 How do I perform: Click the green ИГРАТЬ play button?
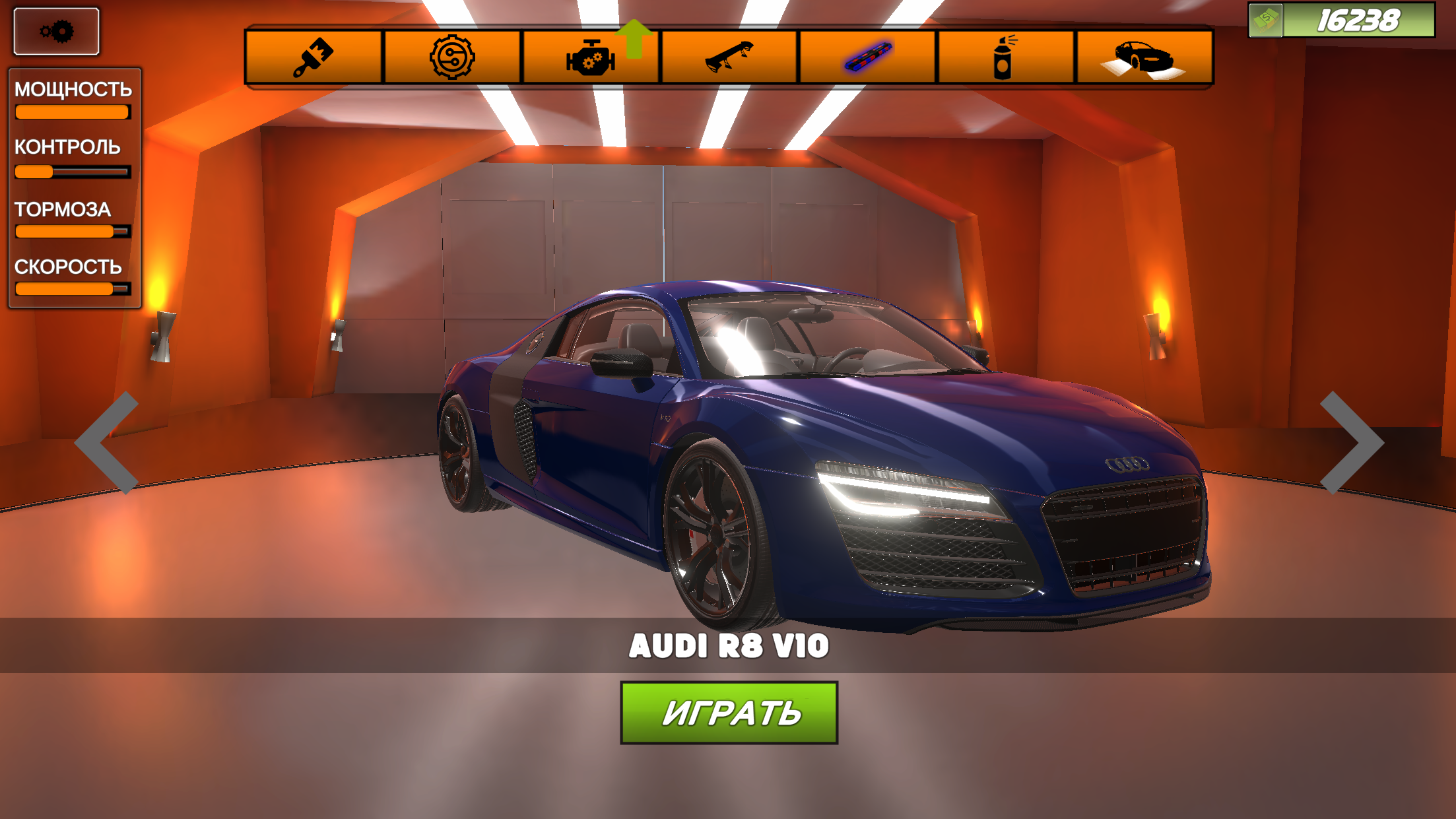[x=729, y=713]
